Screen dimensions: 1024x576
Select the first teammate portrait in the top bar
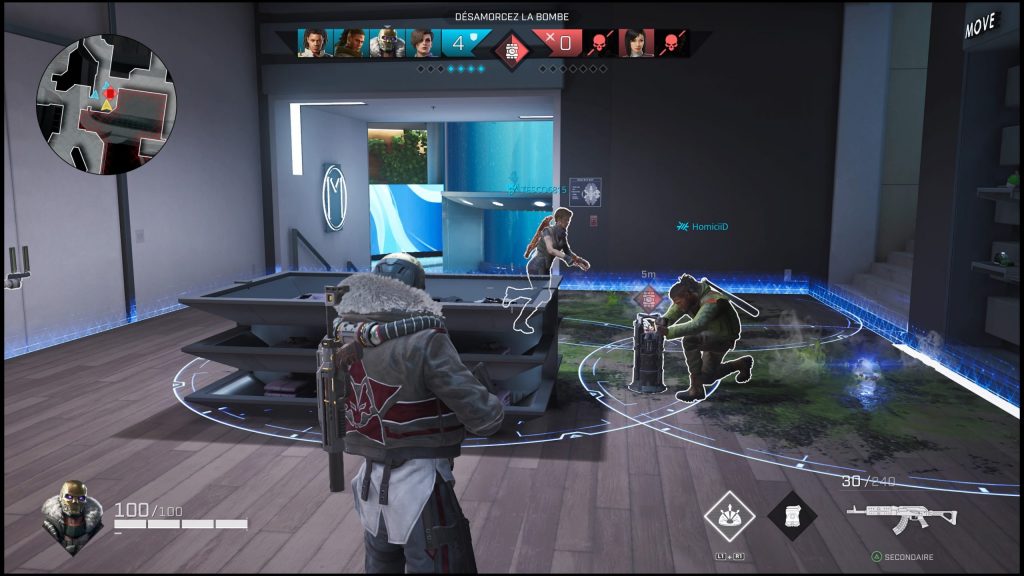point(316,43)
